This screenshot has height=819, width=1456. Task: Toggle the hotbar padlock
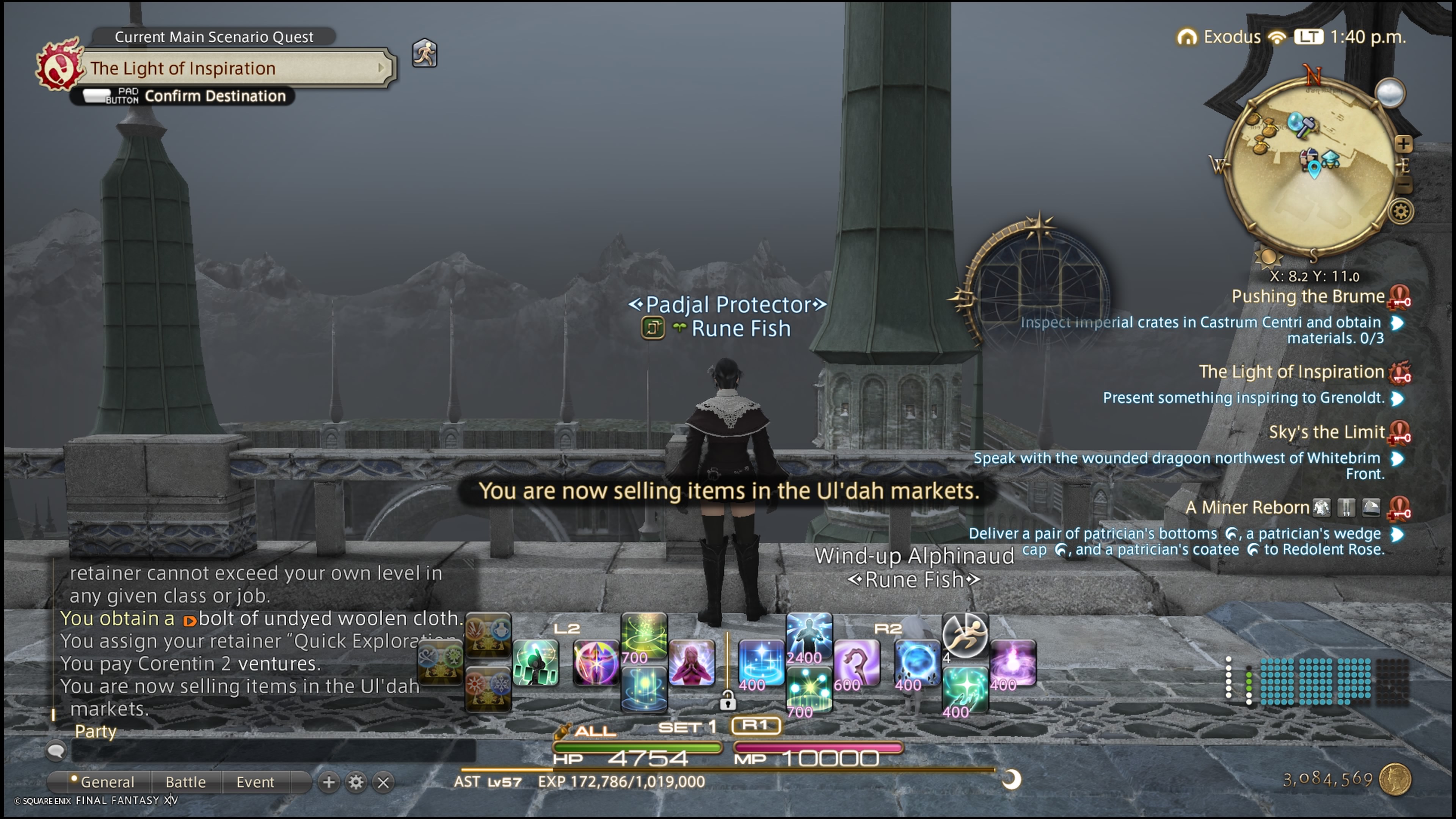click(x=728, y=701)
